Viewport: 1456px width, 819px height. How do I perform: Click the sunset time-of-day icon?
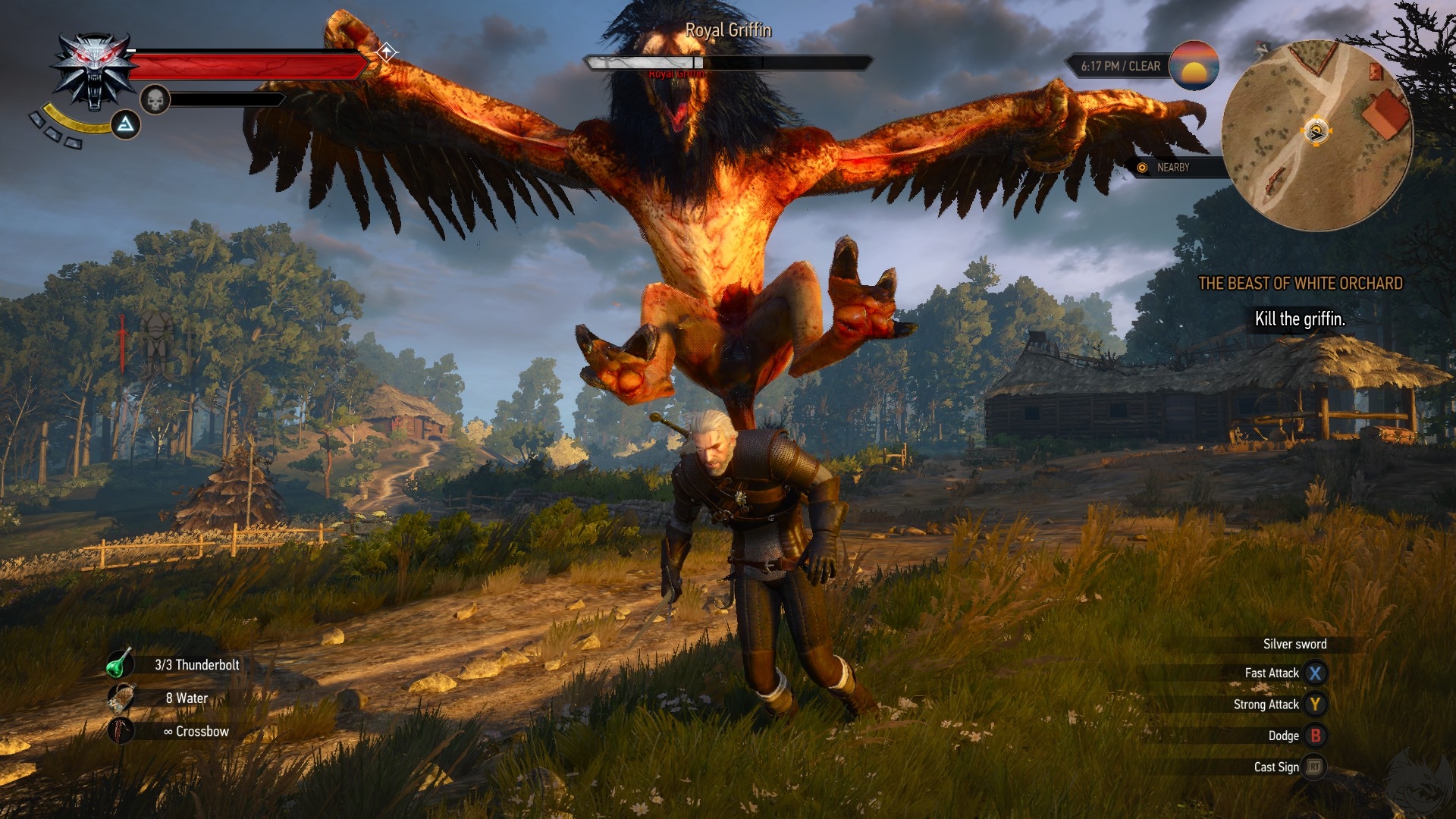click(1194, 66)
